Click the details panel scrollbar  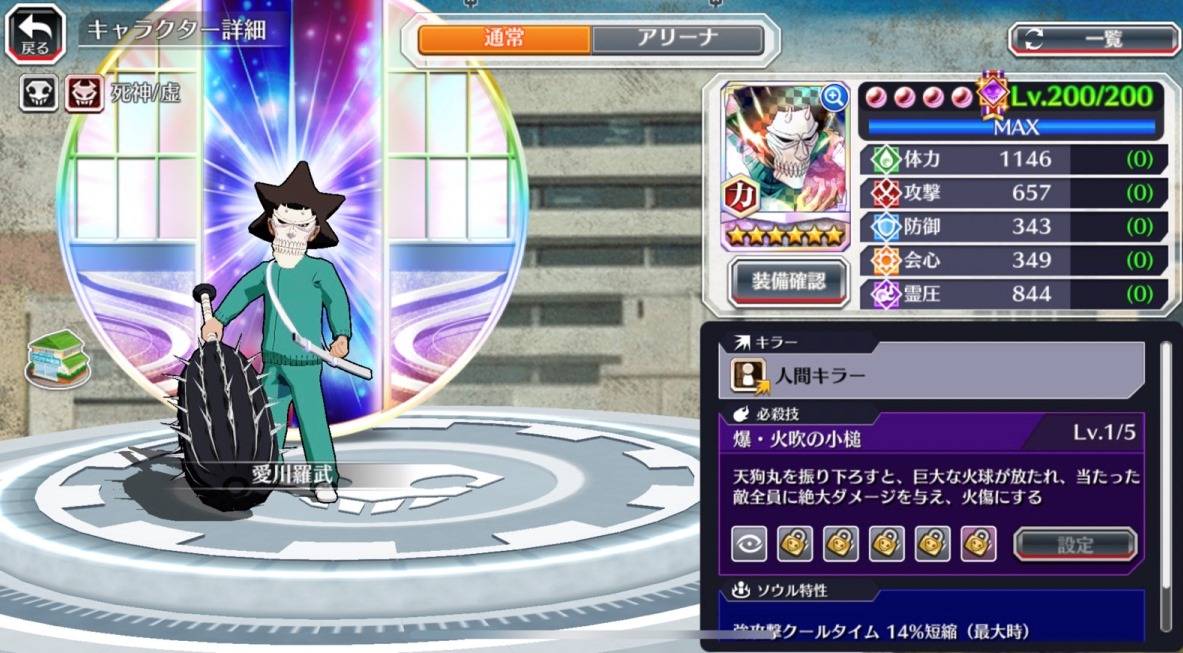coord(1165,480)
